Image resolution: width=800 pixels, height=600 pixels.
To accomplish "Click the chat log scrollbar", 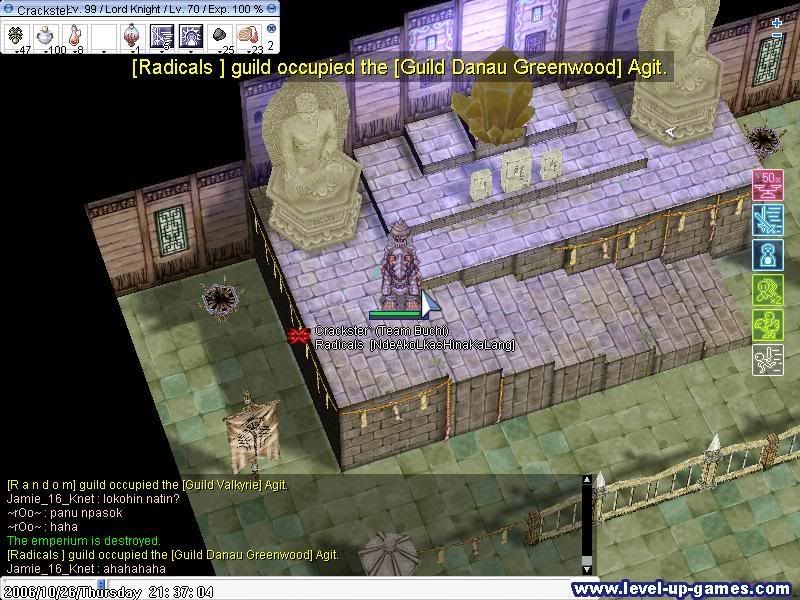I will click(x=588, y=525).
